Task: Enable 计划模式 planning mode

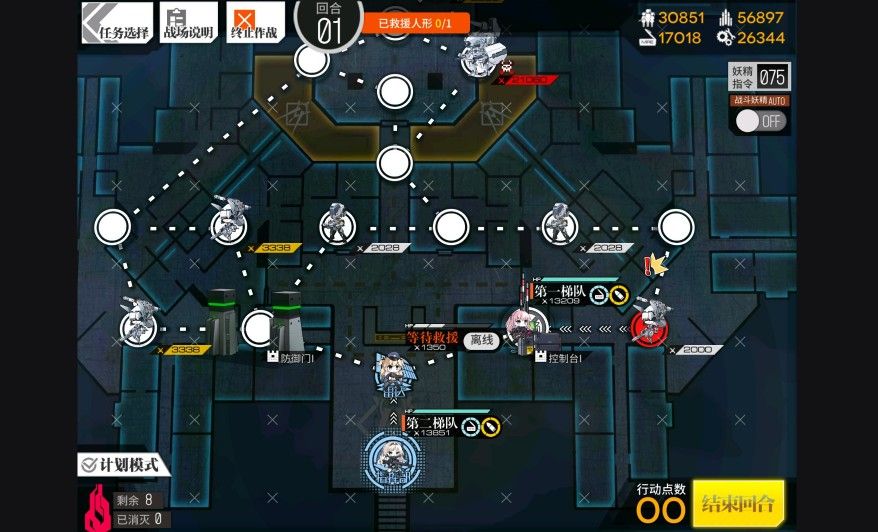Action: [x=124, y=464]
